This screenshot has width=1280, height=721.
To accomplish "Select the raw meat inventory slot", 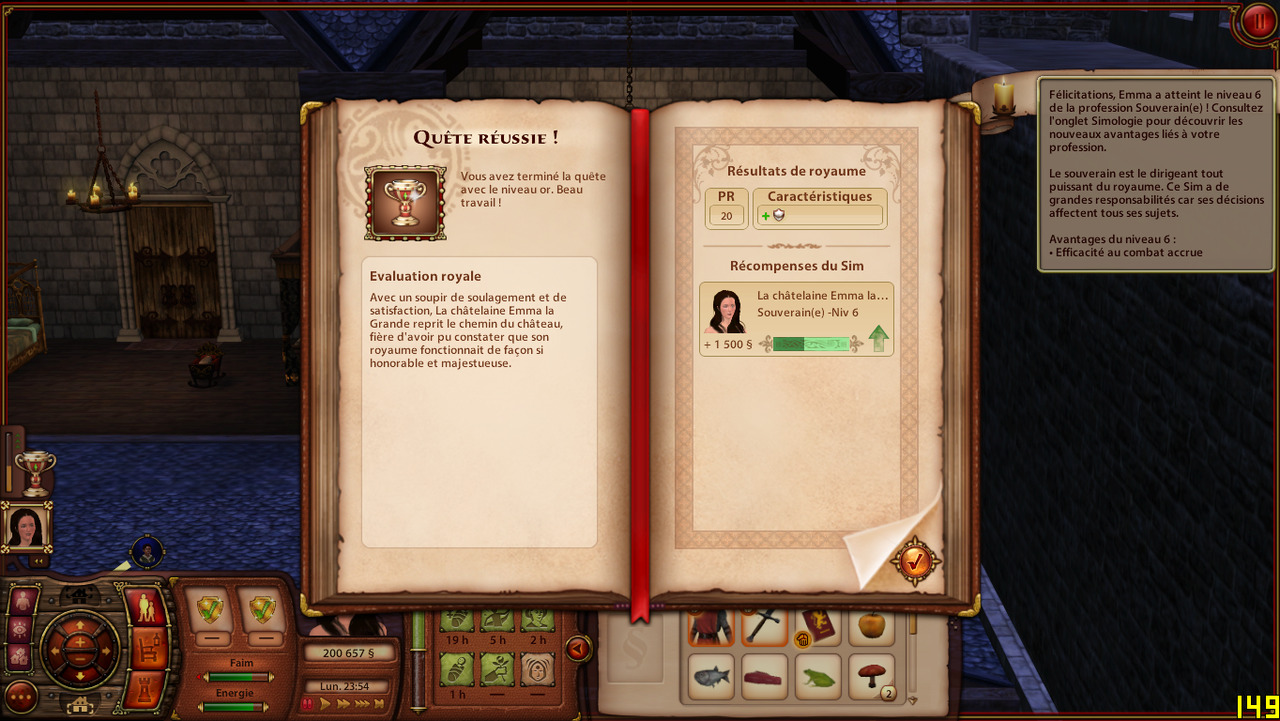I will pos(765,676).
